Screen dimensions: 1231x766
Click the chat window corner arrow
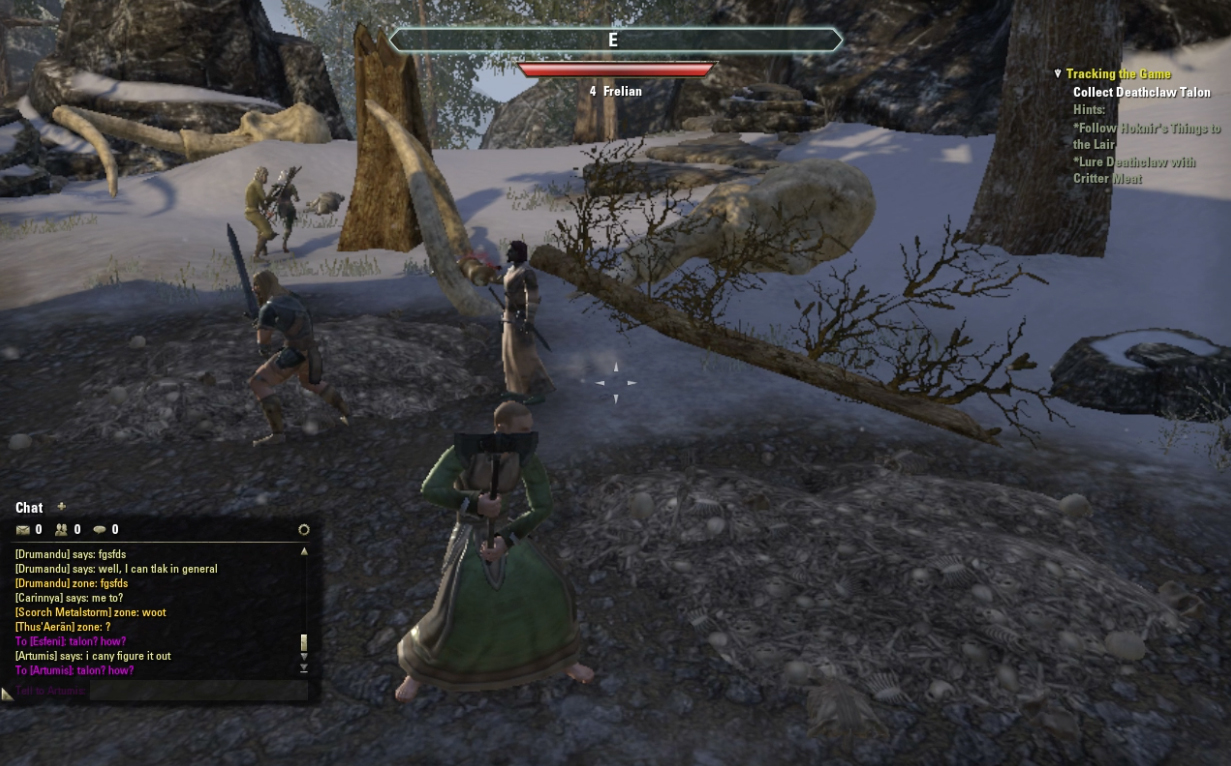tap(7, 693)
